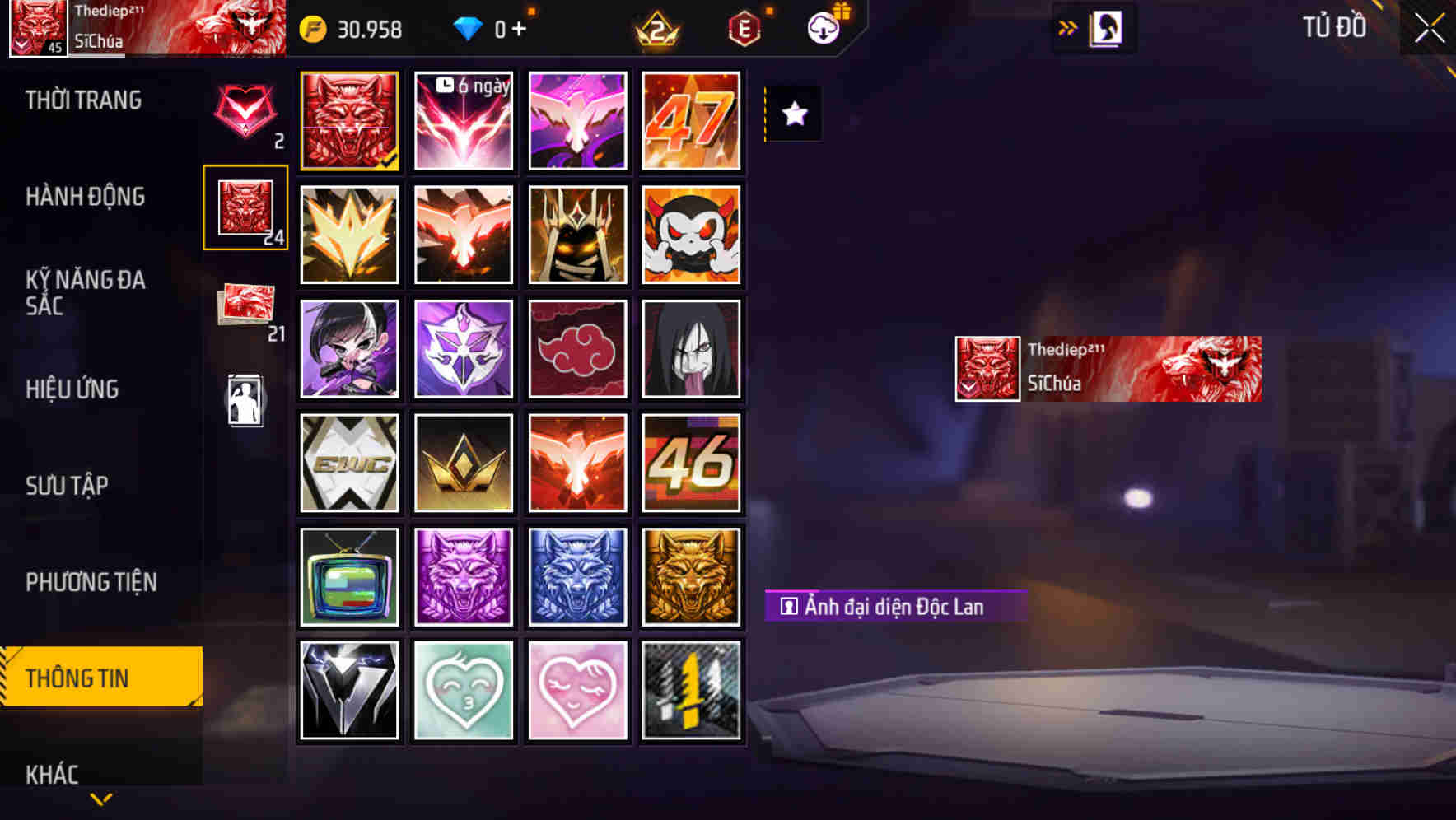Select the Akatsuki red cloud avatar

coord(577,347)
